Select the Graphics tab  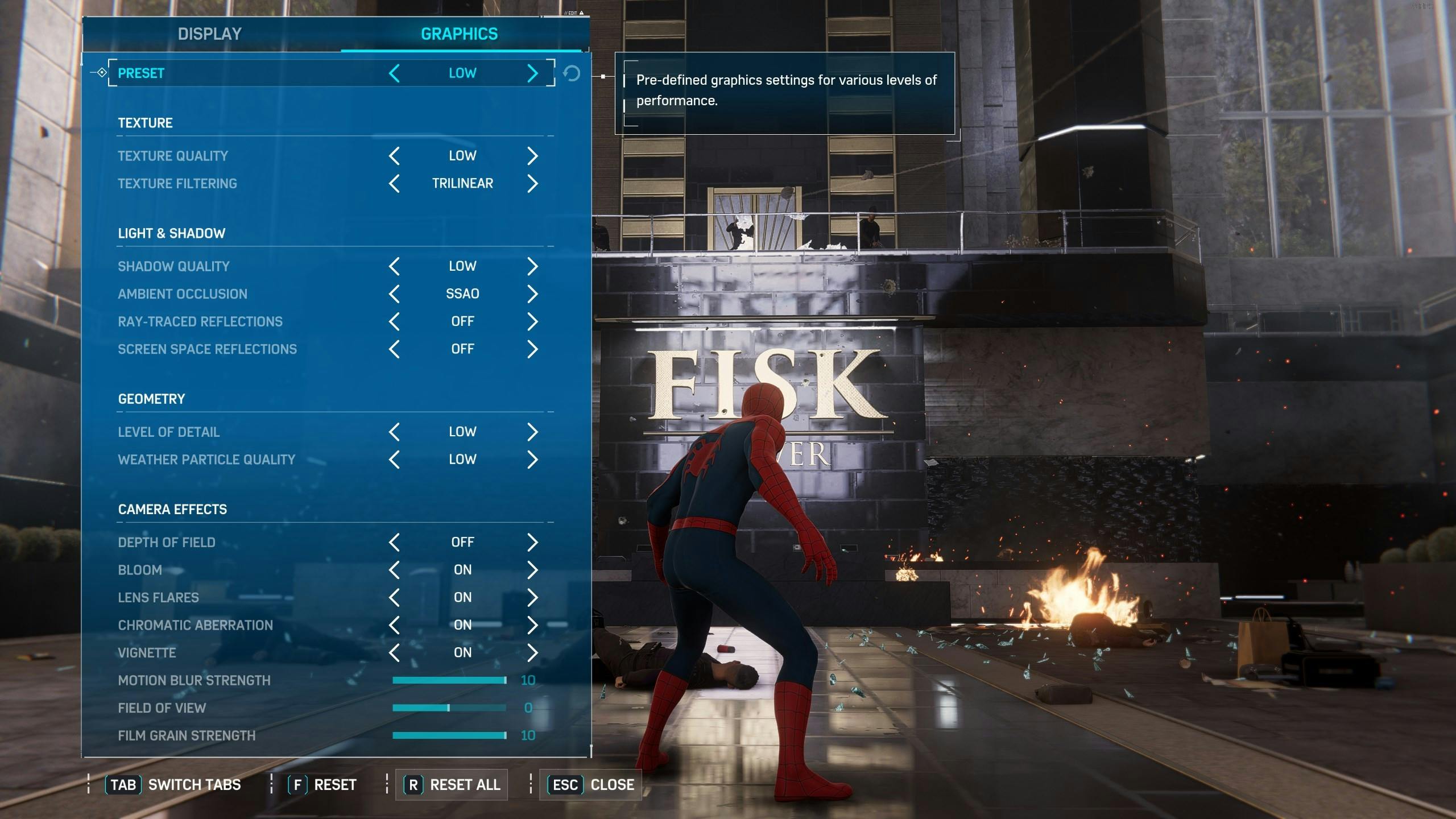459,34
